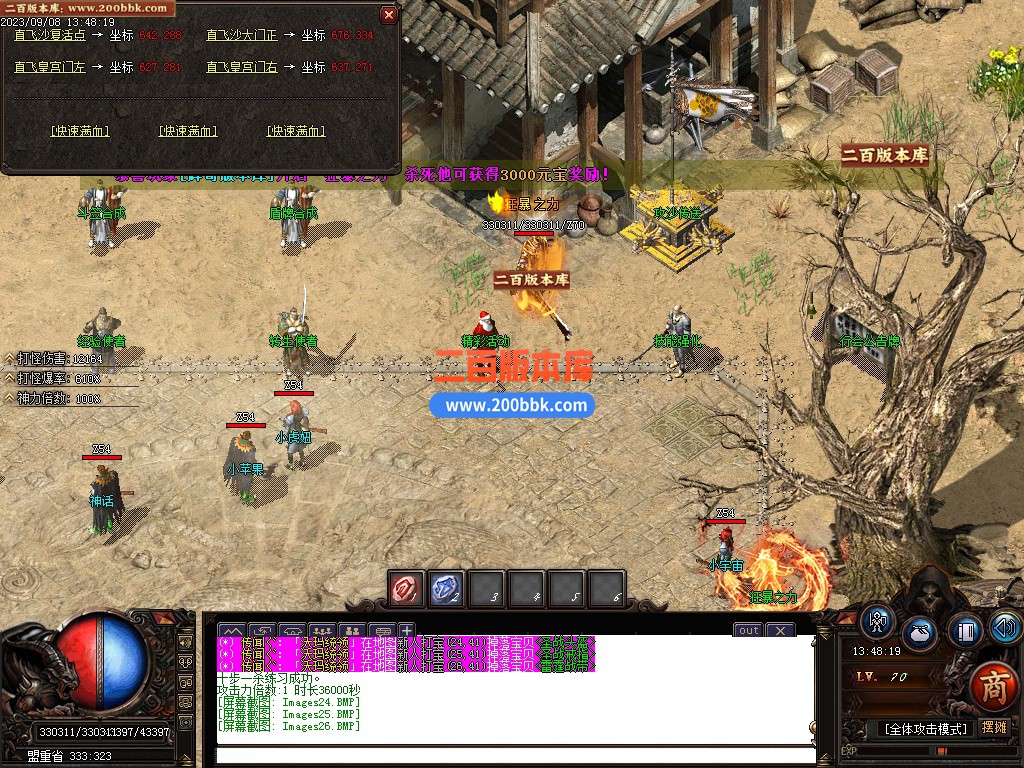Open the character equipment panel icon
The height and width of the screenshot is (768, 1024).
pyautogui.click(x=878, y=622)
